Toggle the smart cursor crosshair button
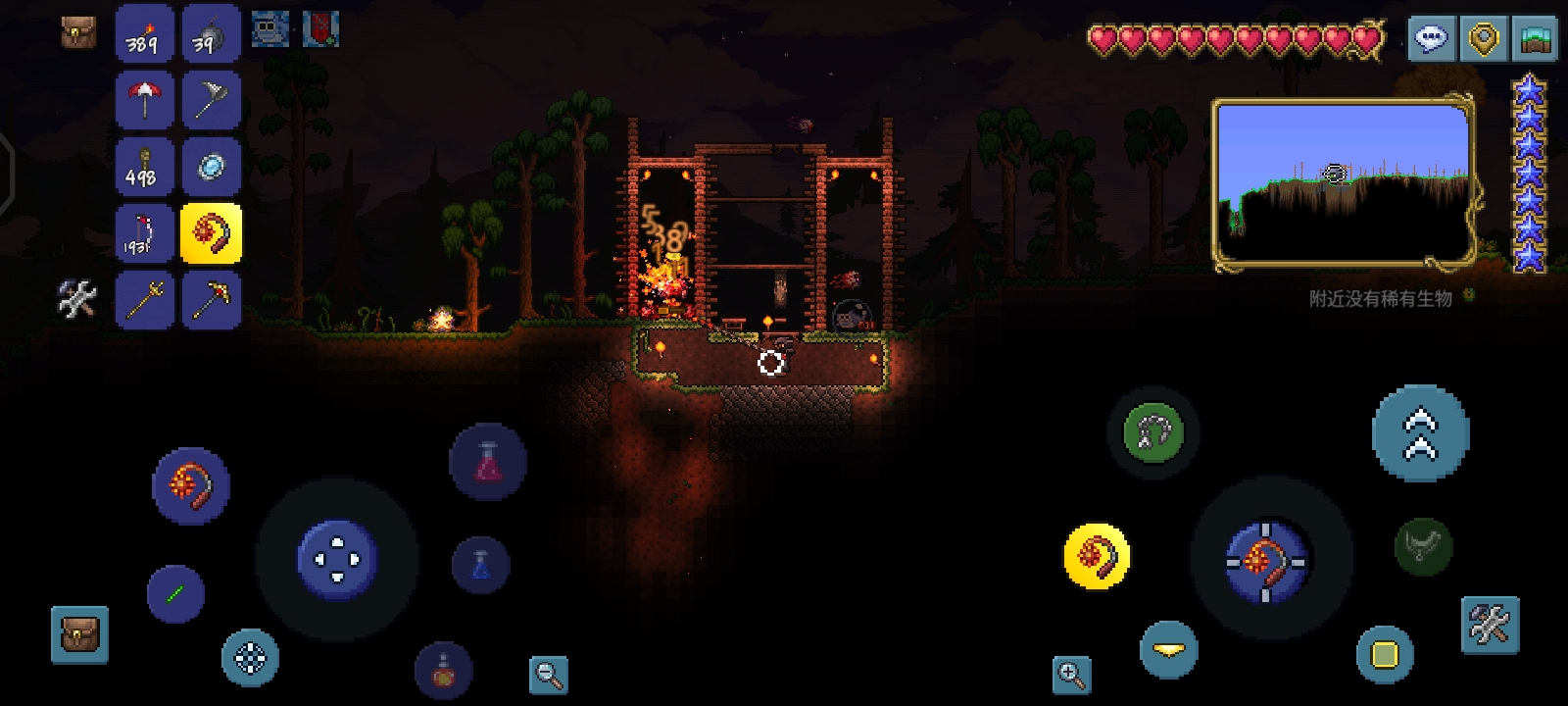The height and width of the screenshot is (706, 1568). tap(250, 657)
